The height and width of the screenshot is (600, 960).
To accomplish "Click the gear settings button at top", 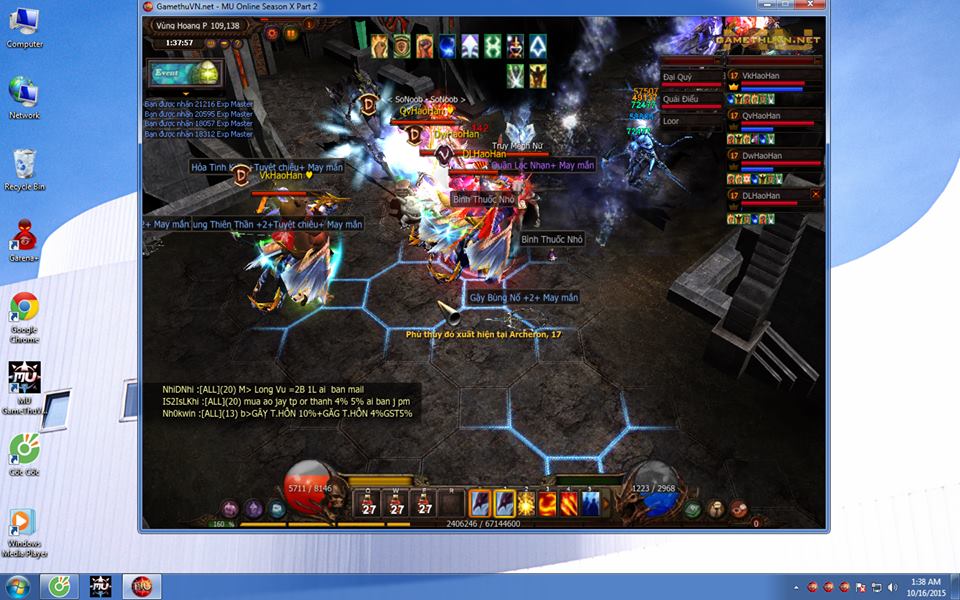I will pos(272,33).
